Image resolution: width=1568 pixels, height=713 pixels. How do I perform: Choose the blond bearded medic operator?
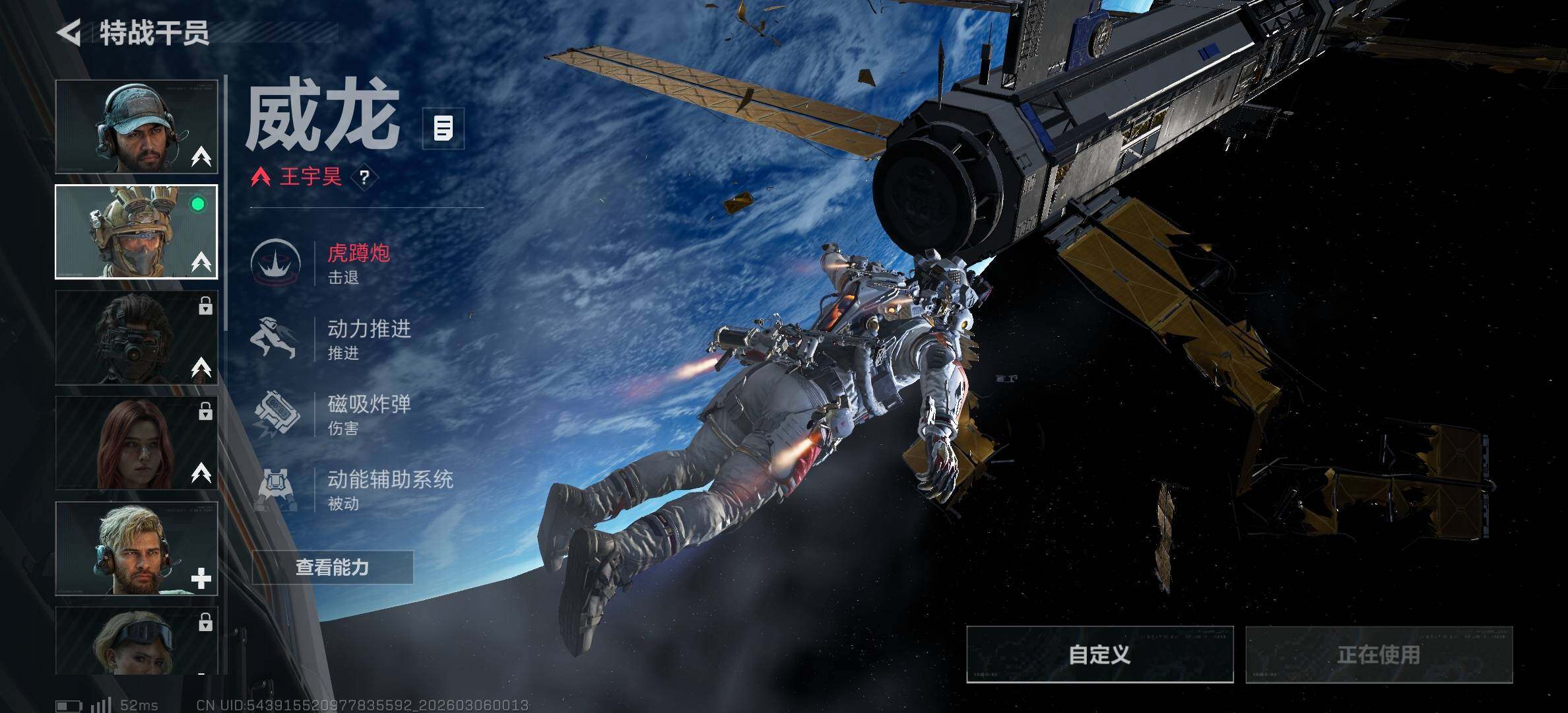click(x=137, y=549)
